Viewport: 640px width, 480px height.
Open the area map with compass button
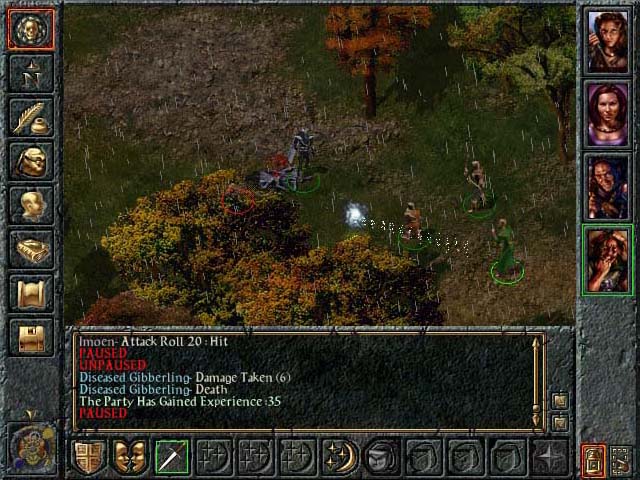point(31,72)
